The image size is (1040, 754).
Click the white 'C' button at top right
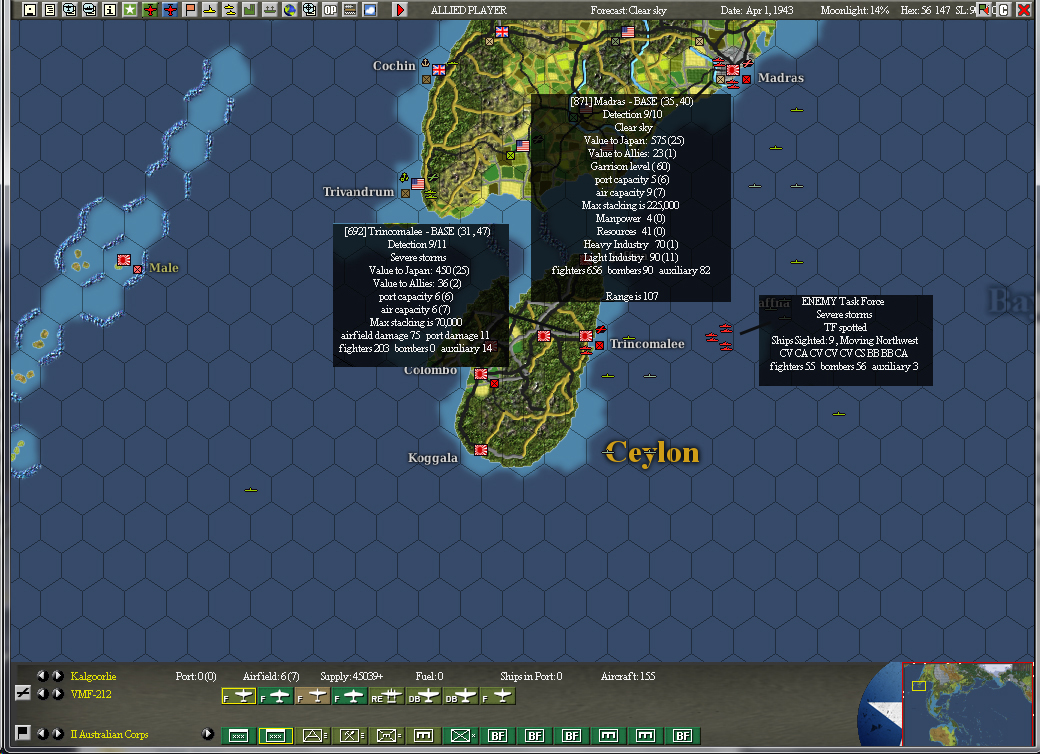coord(1003,10)
